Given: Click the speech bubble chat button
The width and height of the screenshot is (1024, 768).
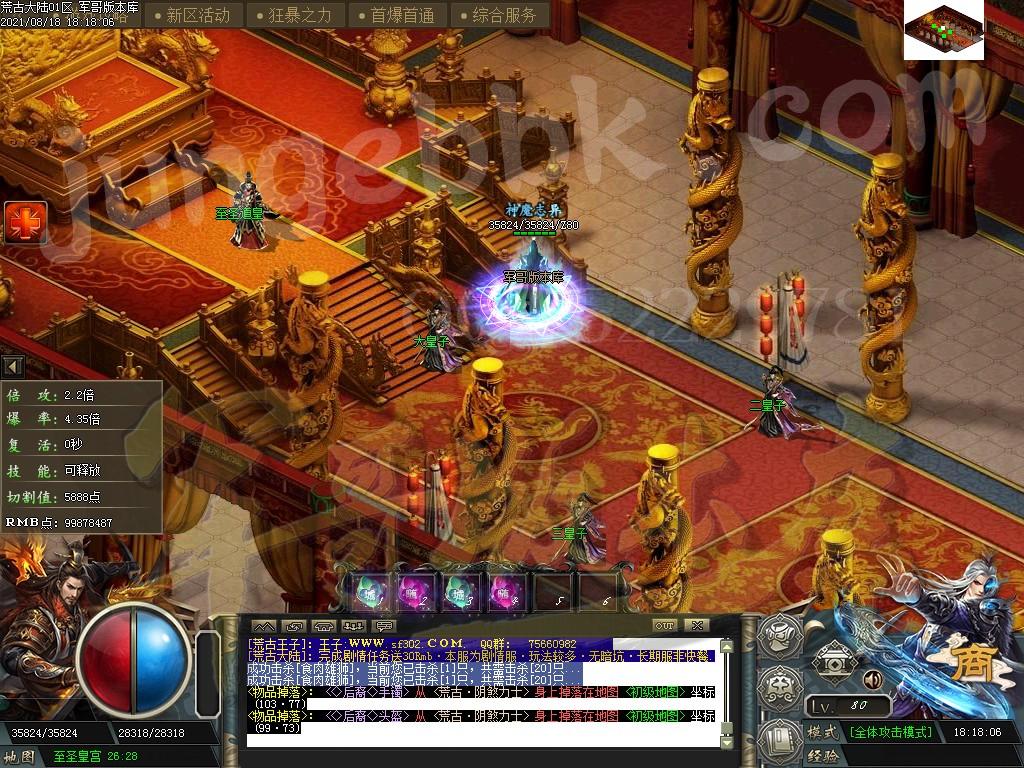Looking at the screenshot, I should [384, 626].
